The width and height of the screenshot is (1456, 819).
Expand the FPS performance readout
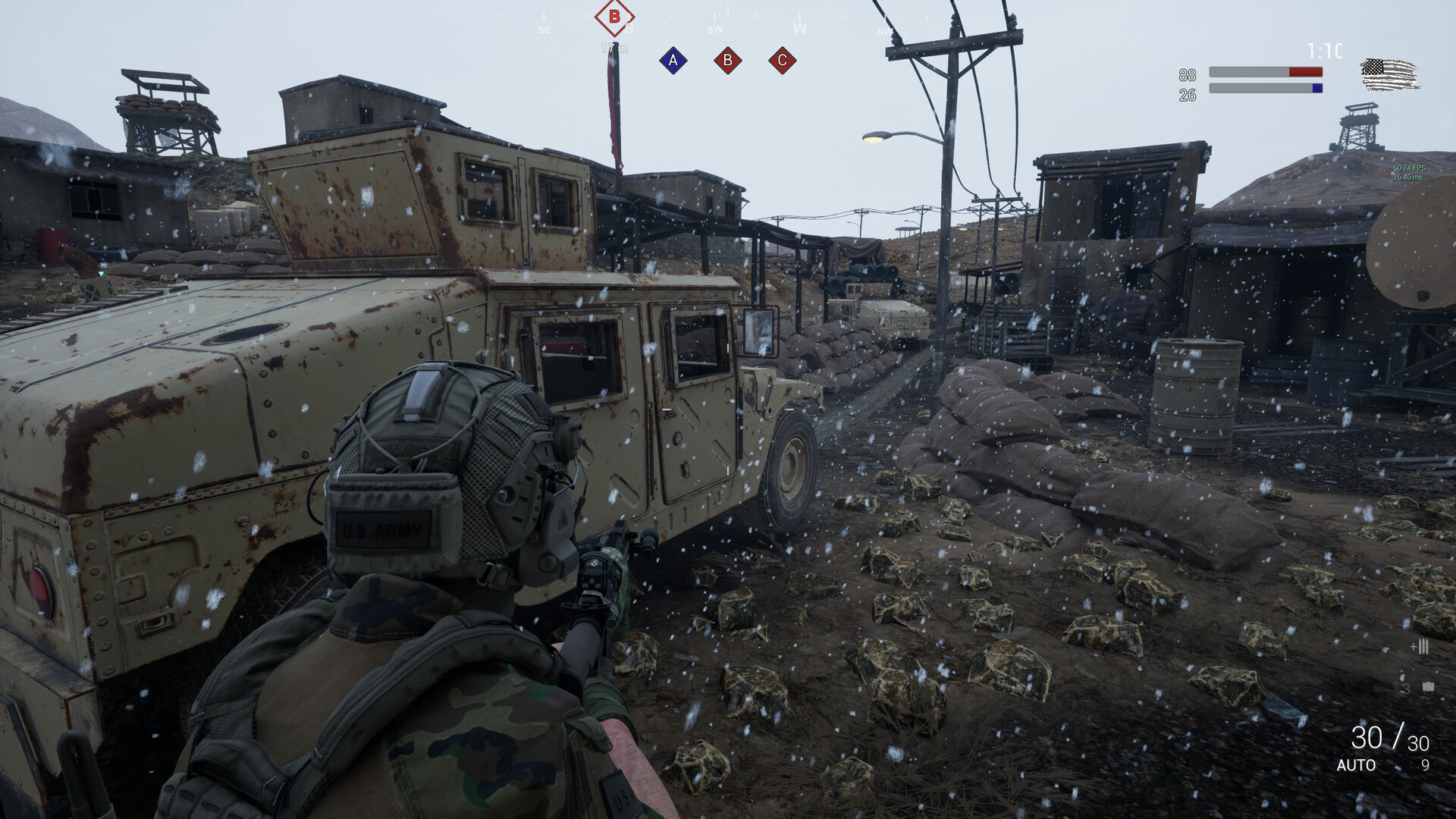click(1410, 168)
